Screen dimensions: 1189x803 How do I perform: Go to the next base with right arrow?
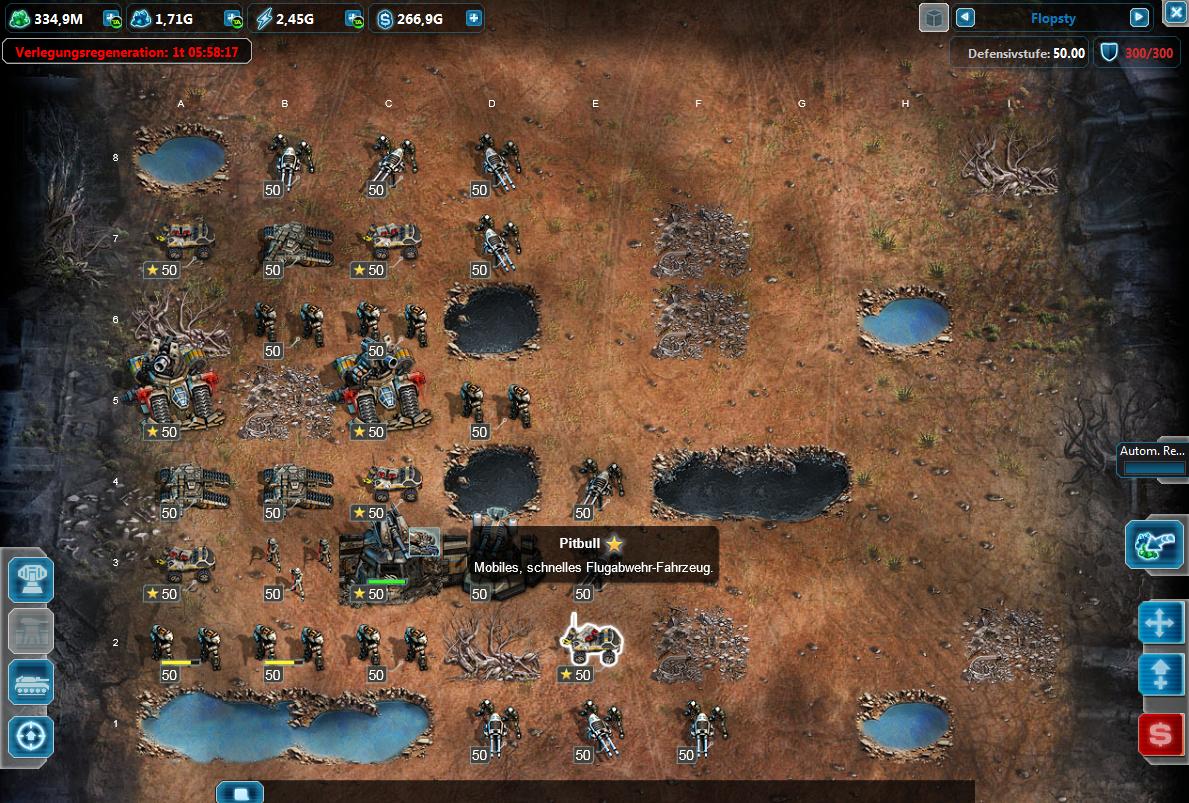1139,18
